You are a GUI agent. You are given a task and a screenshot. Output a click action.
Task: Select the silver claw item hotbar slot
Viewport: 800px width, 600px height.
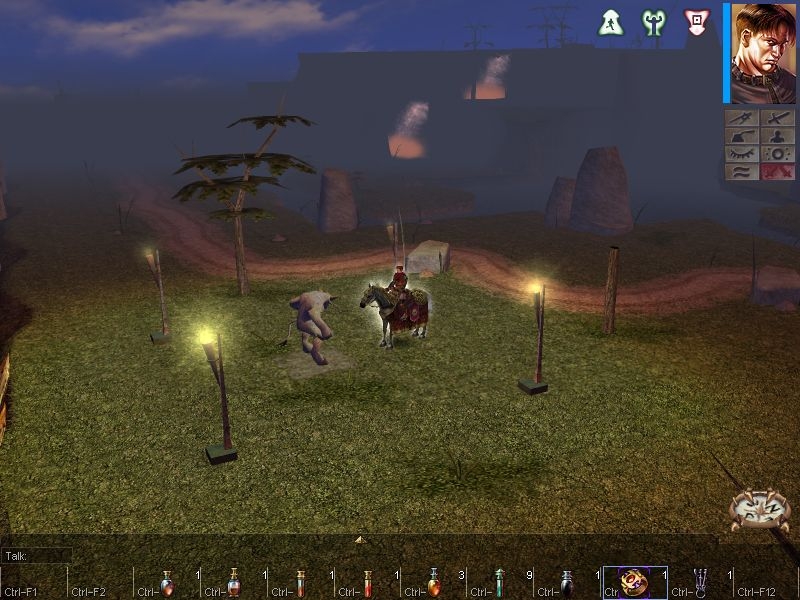[700, 583]
